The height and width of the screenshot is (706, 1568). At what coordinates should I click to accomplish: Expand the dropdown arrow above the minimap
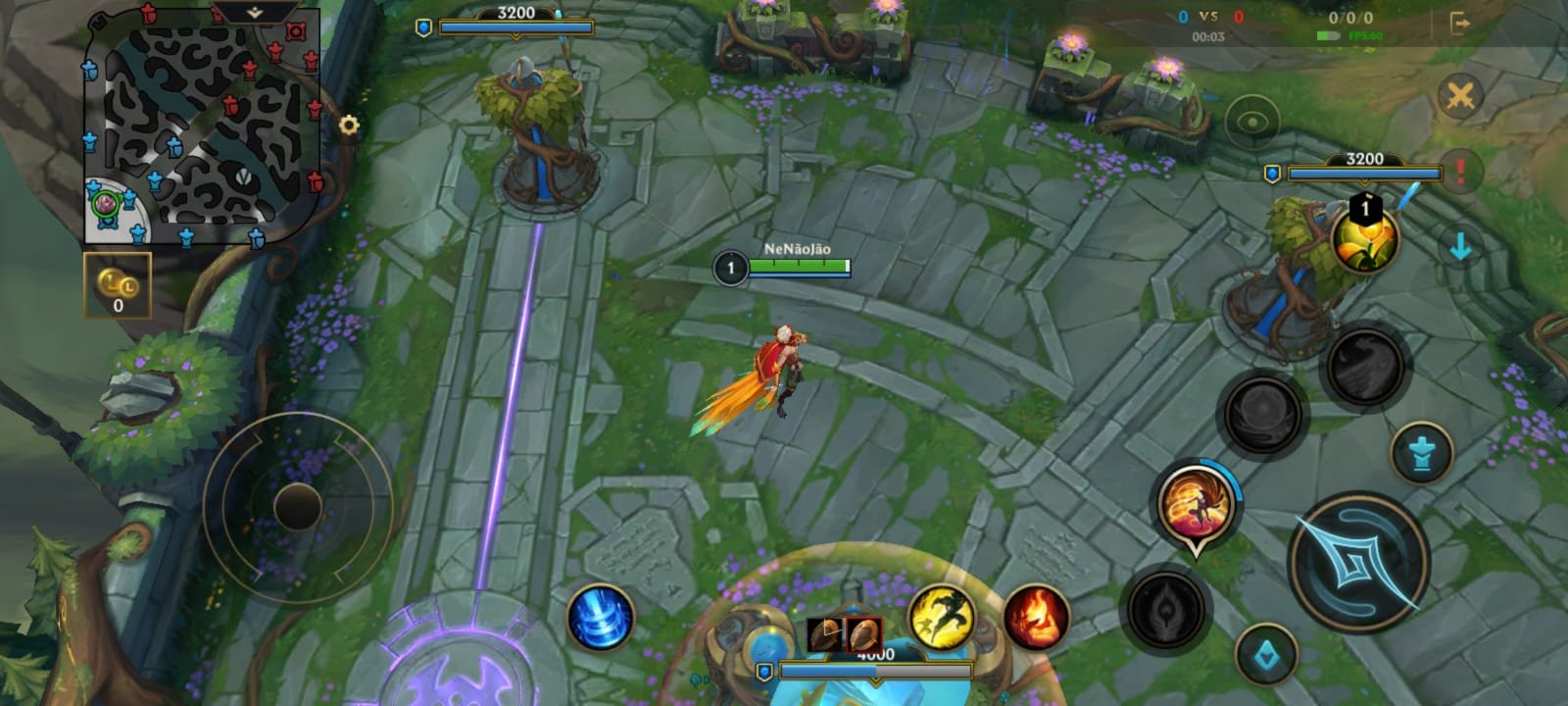point(254,13)
